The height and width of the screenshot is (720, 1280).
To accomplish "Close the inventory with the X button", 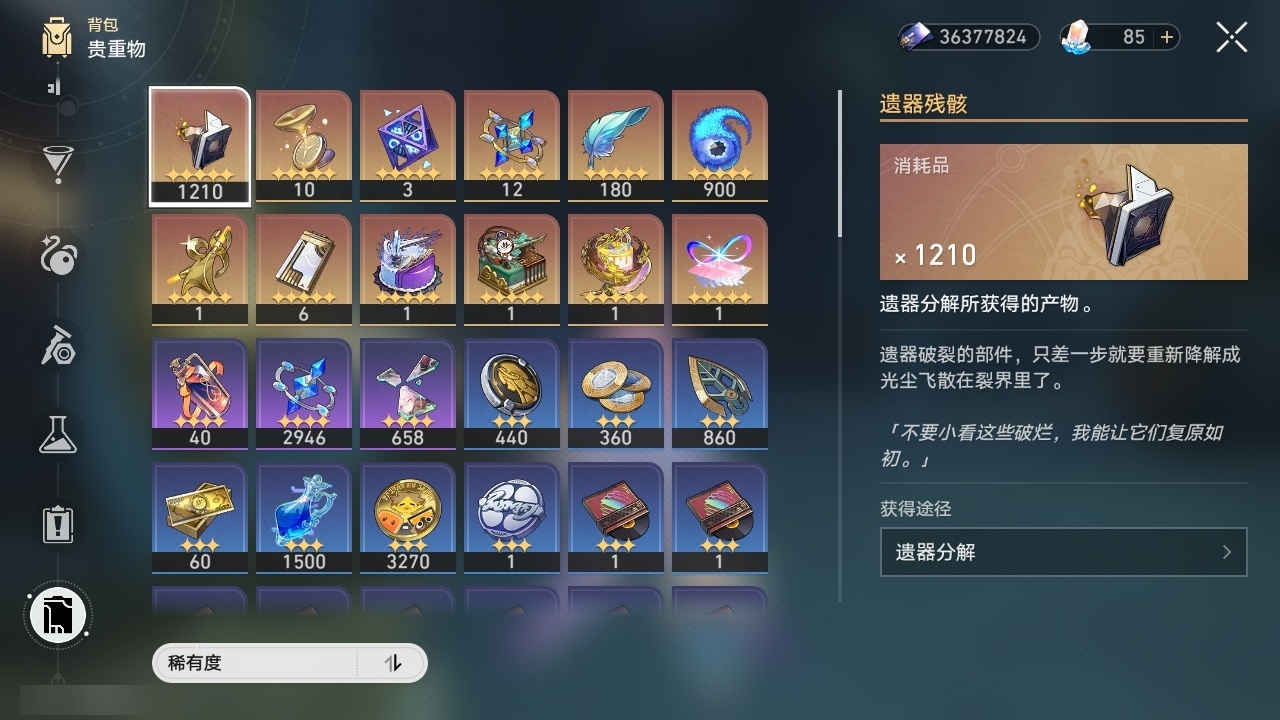I will [1231, 37].
